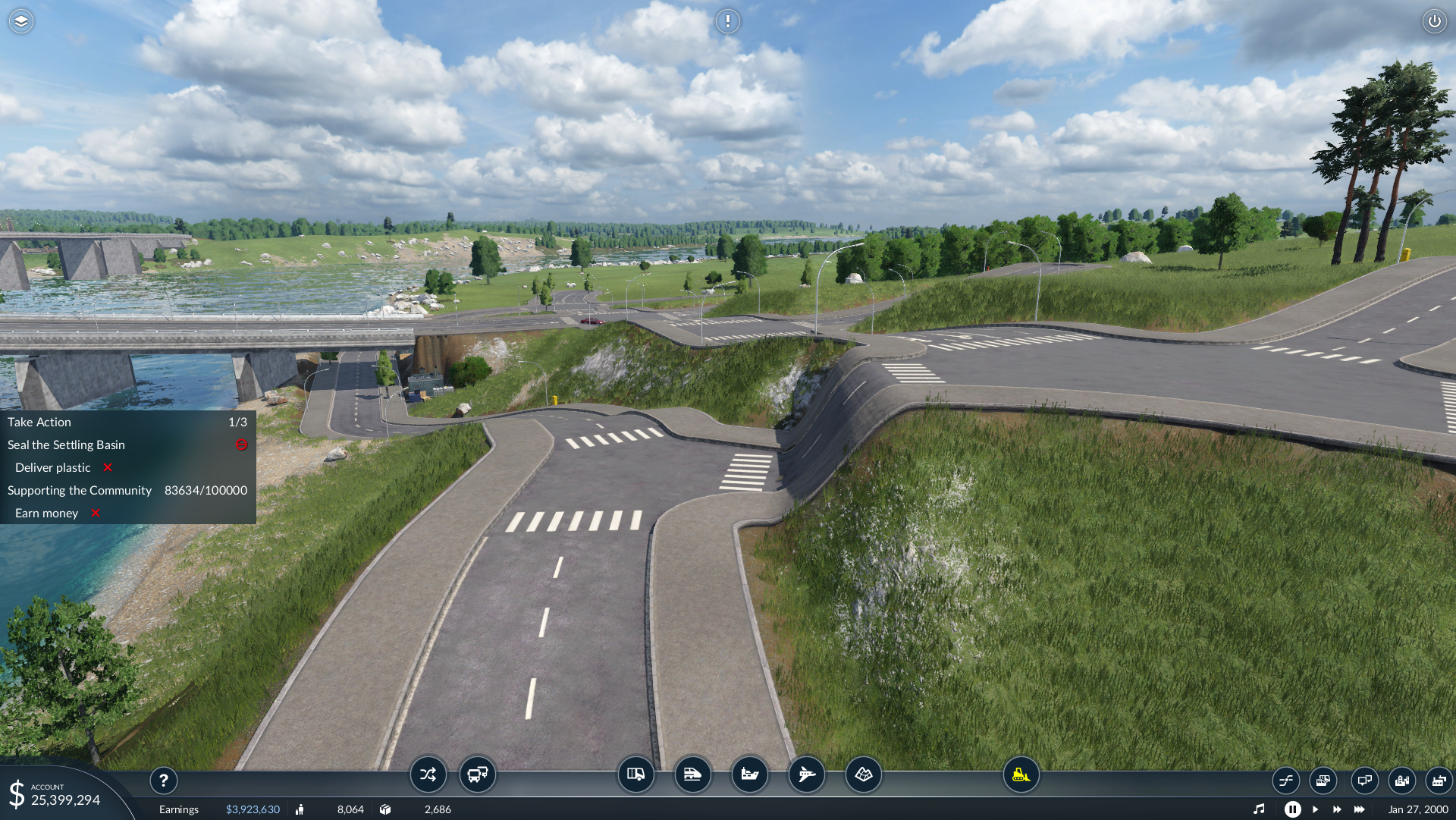The width and height of the screenshot is (1456, 820).
Task: Set game speed to triple fast-forward
Action: pos(1359,809)
